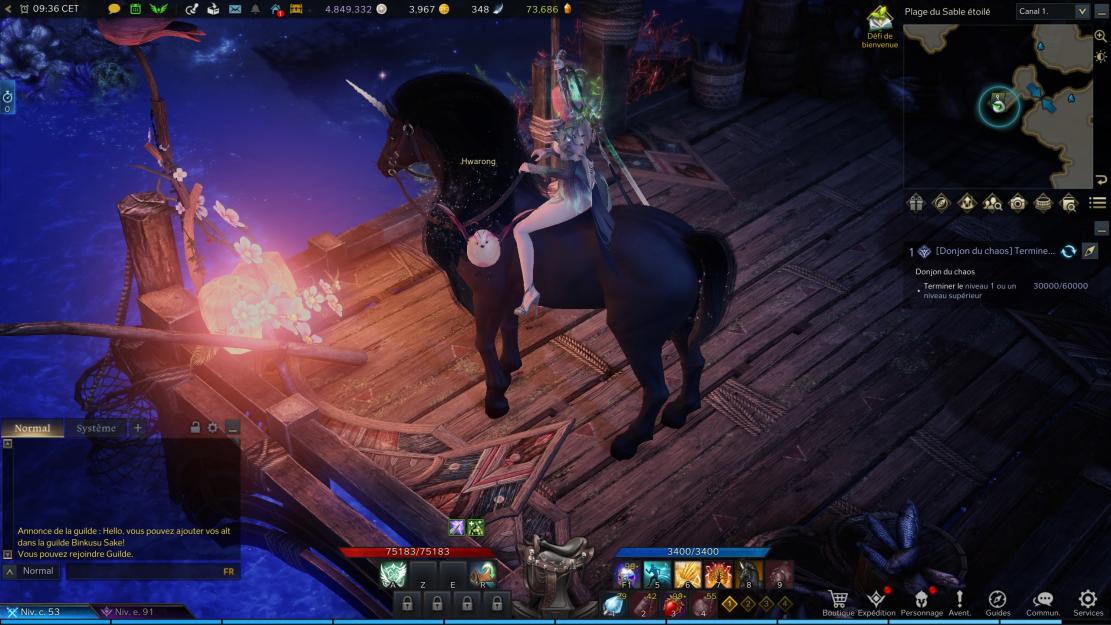This screenshot has width=1111, height=625.
Task: Use the red potion in the item bar
Action: [672, 606]
